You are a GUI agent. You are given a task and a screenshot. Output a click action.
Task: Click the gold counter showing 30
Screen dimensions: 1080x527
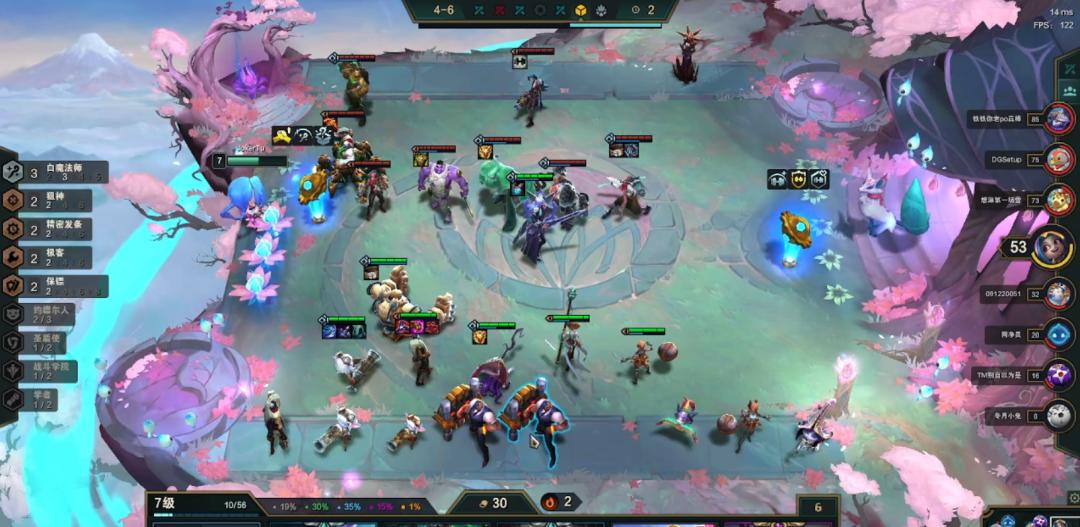493,503
